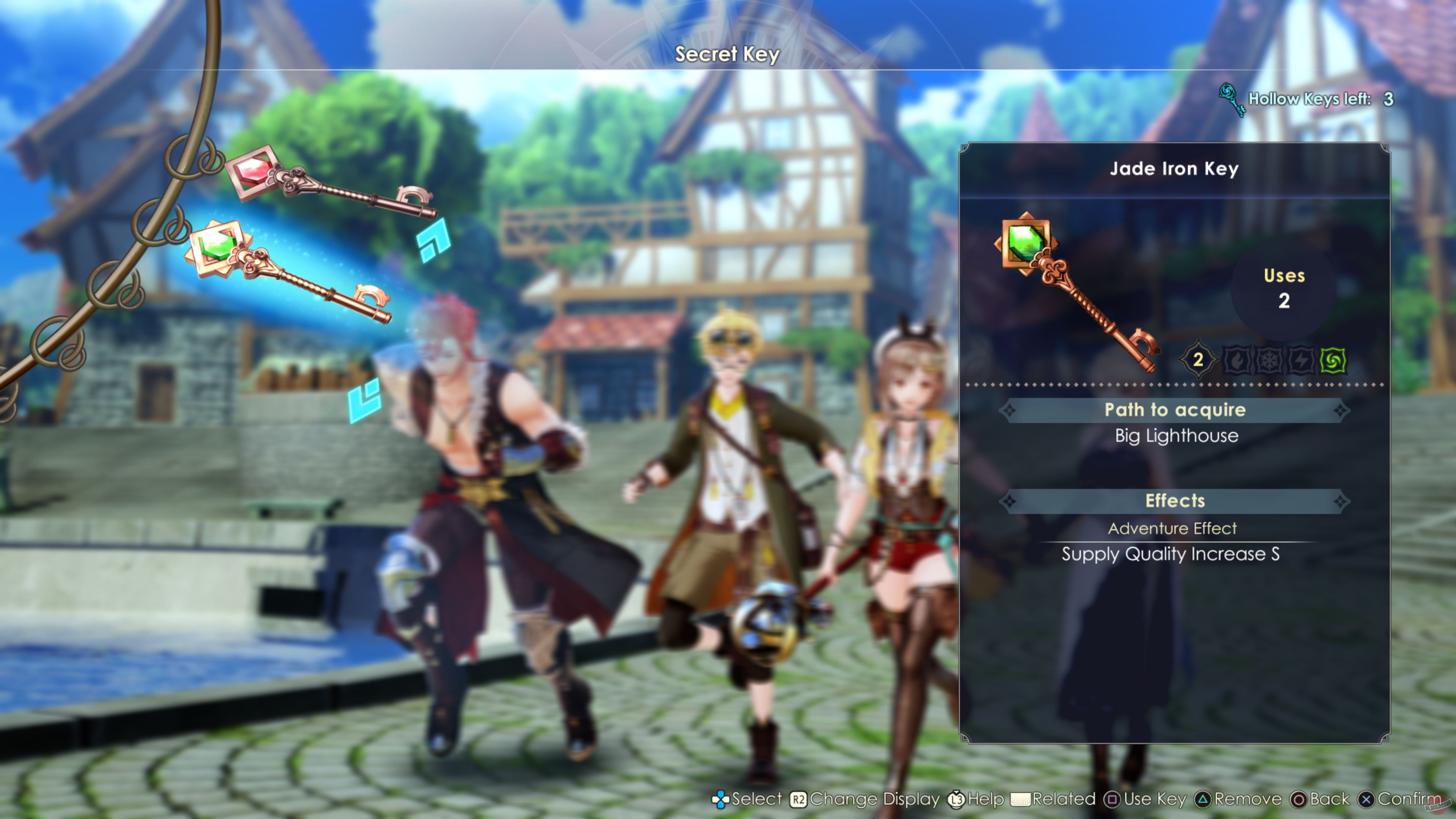Viewport: 1456px width, 819px height.
Task: Click the Uses count indicator
Action: [x=1284, y=288]
